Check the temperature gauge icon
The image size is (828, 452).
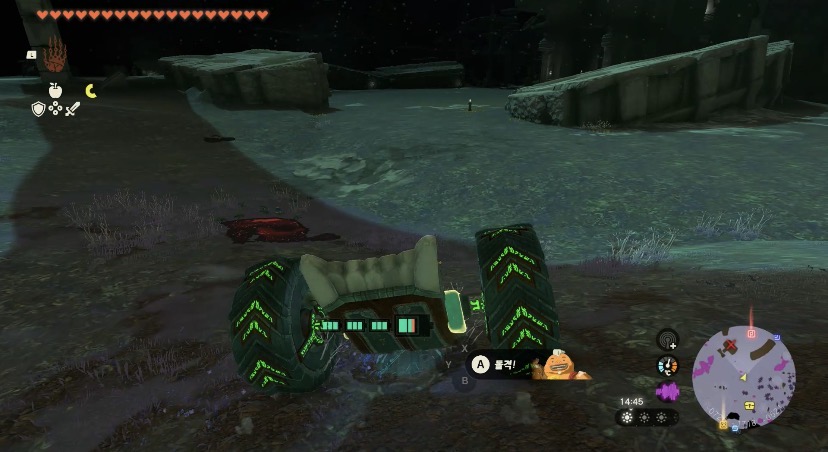point(667,365)
